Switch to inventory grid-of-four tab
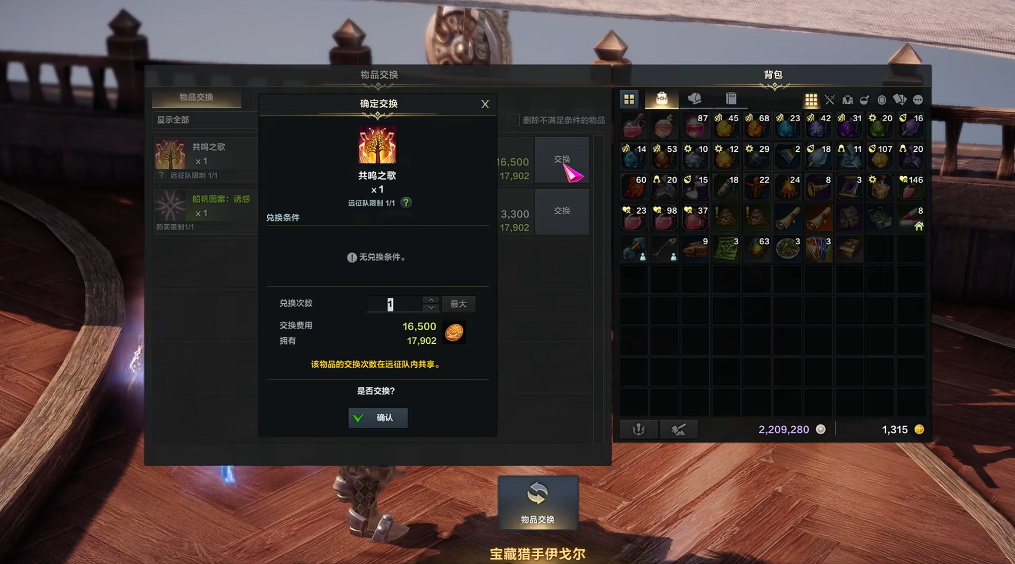The width and height of the screenshot is (1015, 564). (x=629, y=99)
